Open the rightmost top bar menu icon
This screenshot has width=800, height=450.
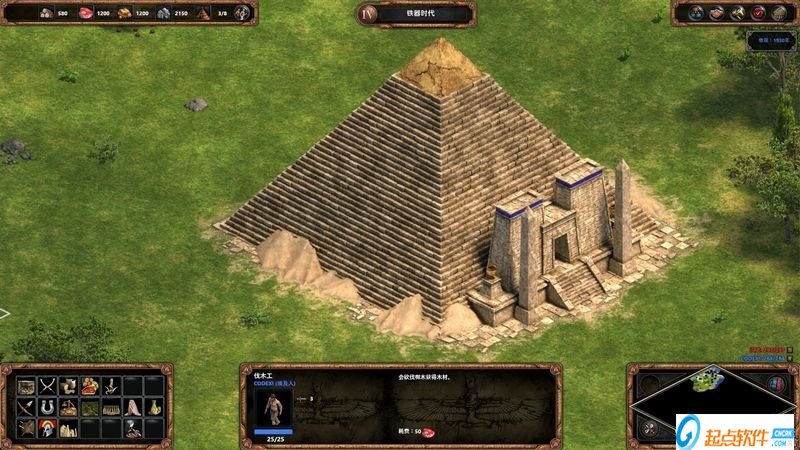pos(779,13)
